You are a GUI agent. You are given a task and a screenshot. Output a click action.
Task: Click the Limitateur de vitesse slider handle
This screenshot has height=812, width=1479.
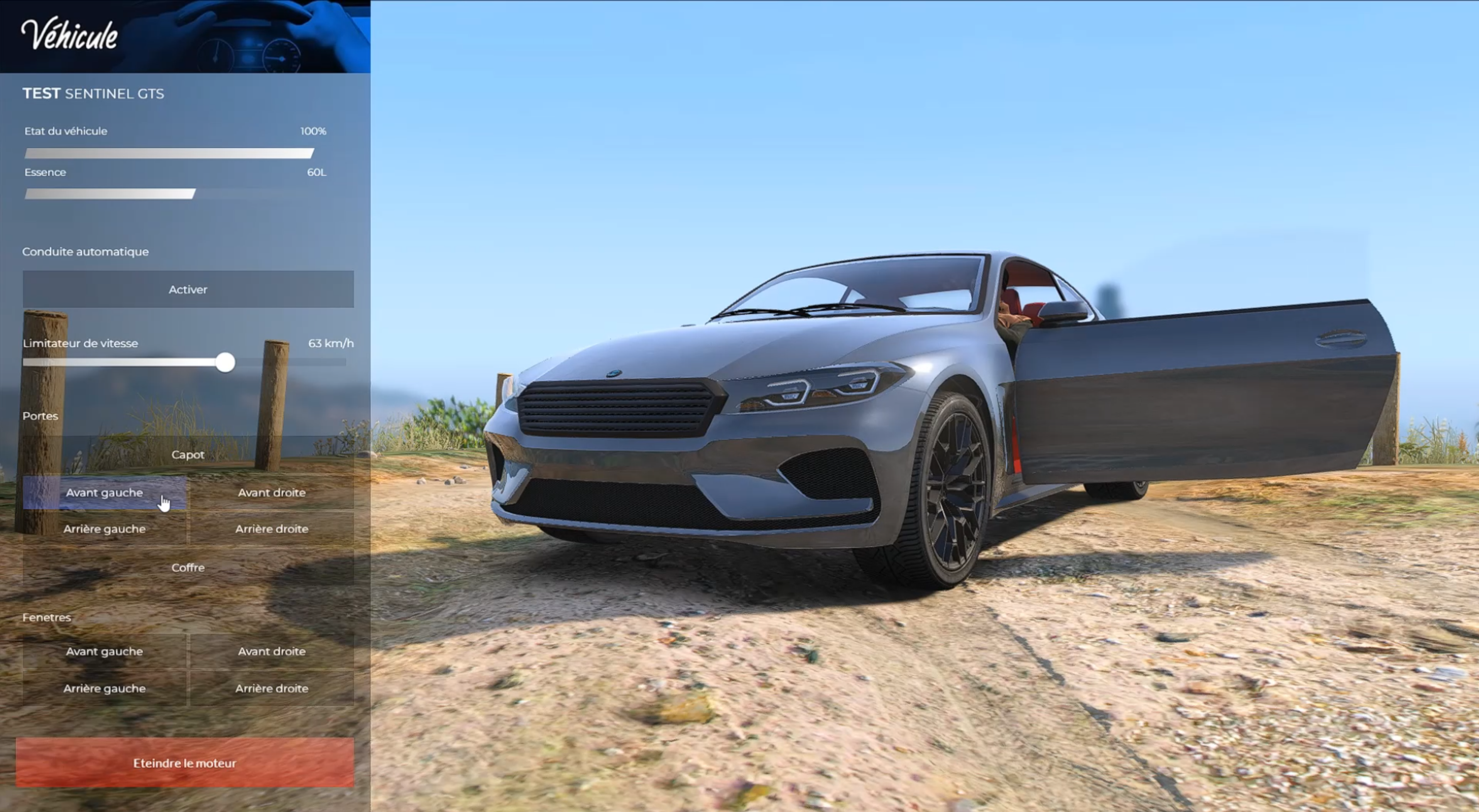pos(225,362)
